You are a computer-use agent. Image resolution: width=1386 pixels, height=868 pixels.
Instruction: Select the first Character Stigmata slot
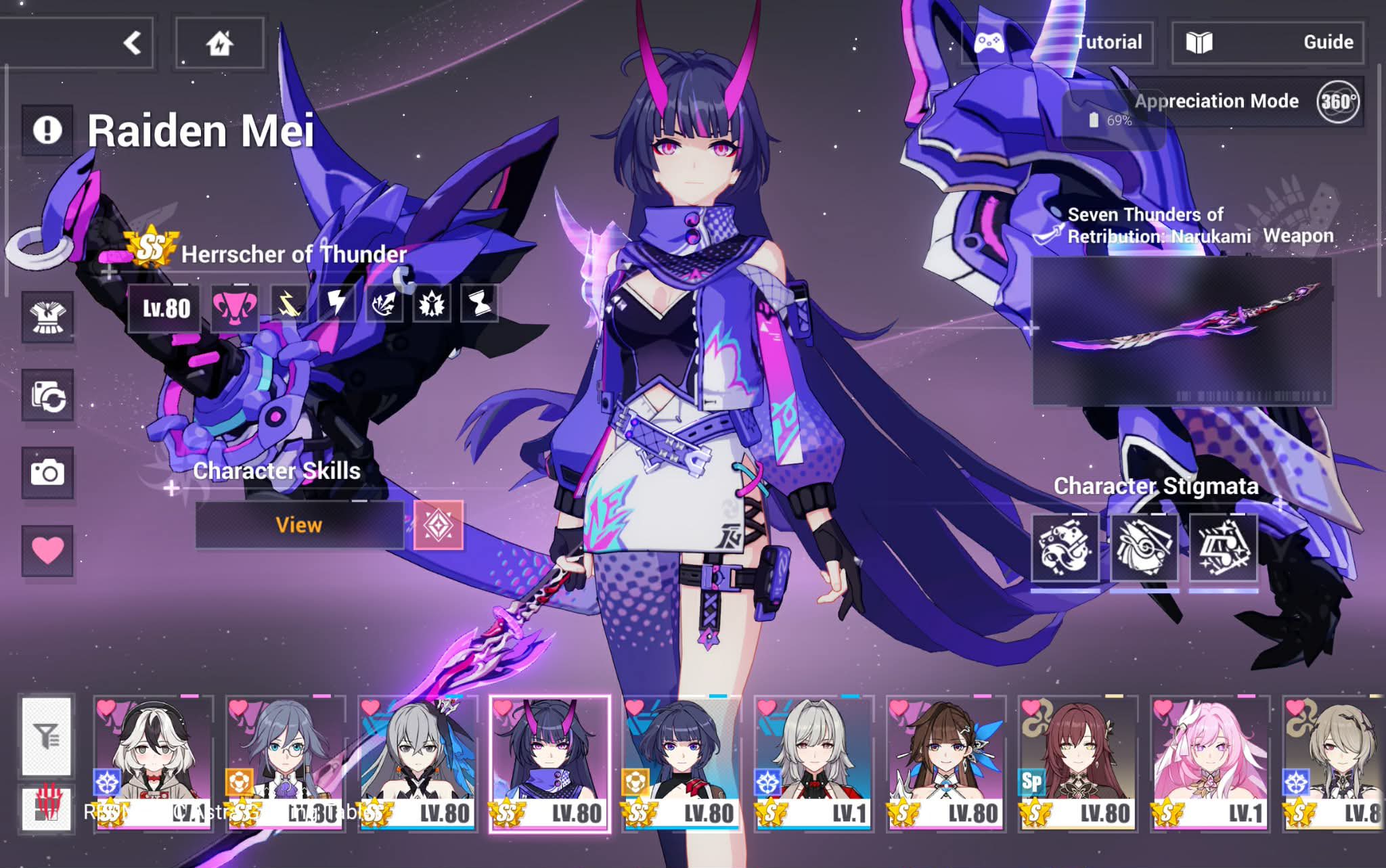pyautogui.click(x=1065, y=547)
